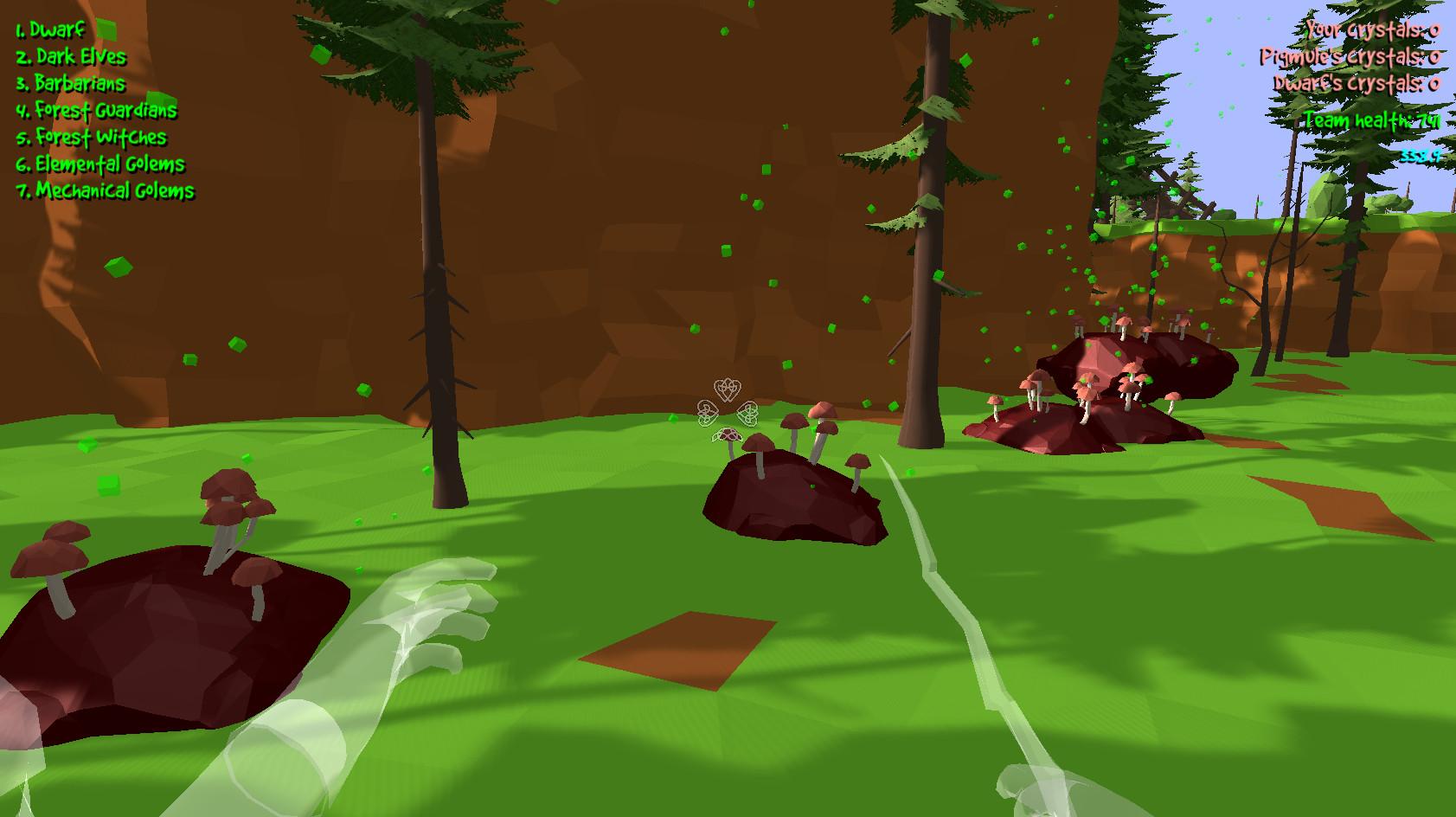Choose Elemental Golems from the list
Image resolution: width=1456 pixels, height=817 pixels.
coord(99,164)
